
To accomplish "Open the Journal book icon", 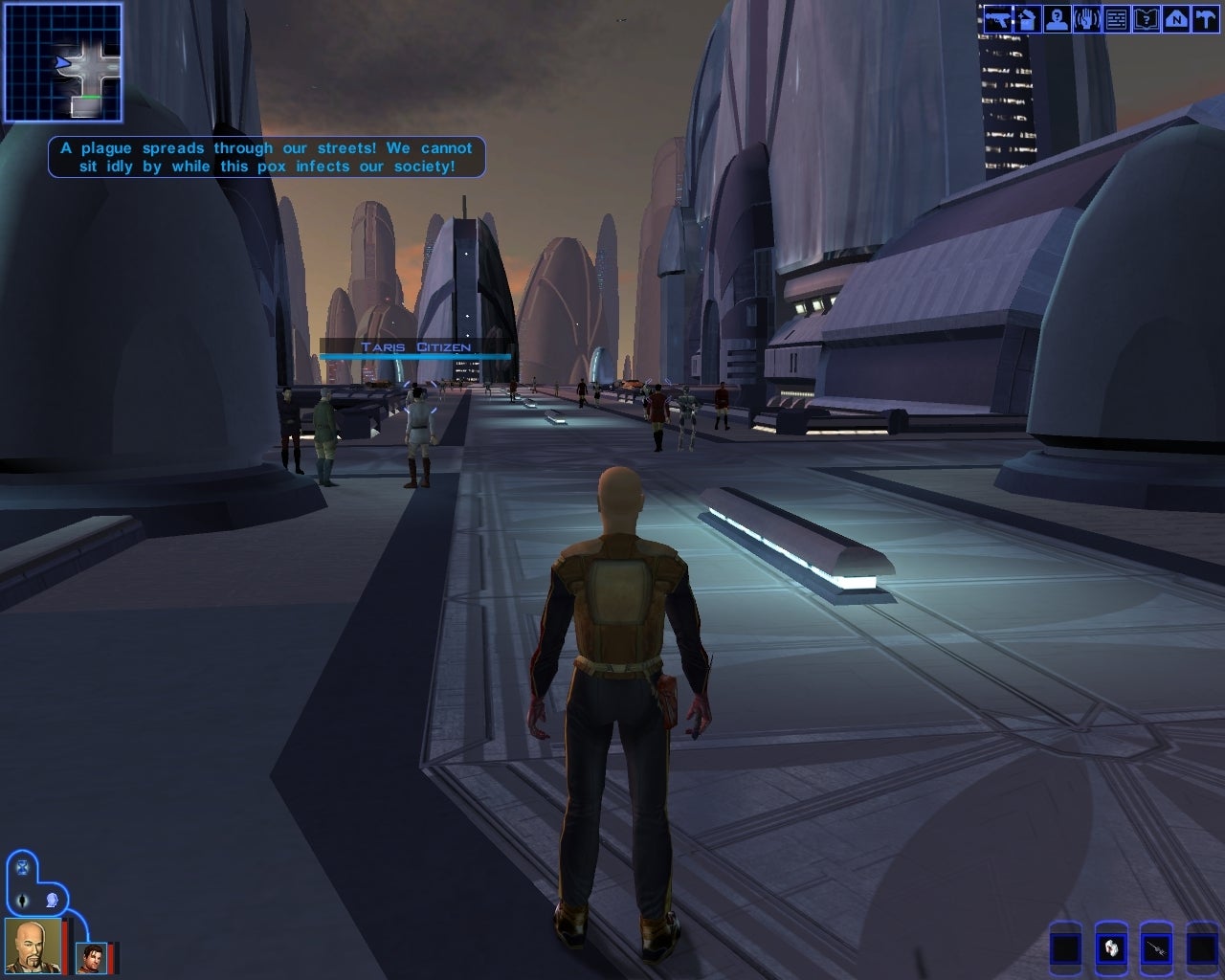I will click(x=1146, y=19).
